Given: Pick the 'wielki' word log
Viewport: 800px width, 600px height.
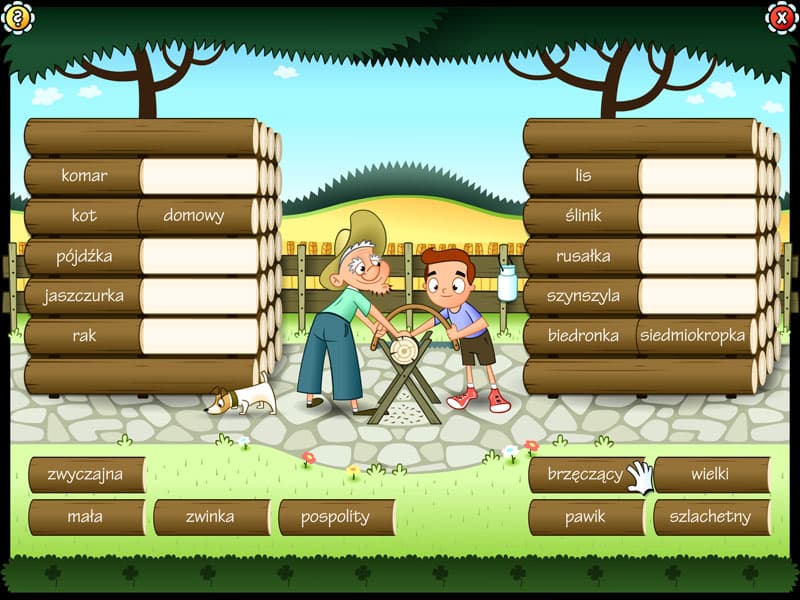Looking at the screenshot, I should [711, 475].
